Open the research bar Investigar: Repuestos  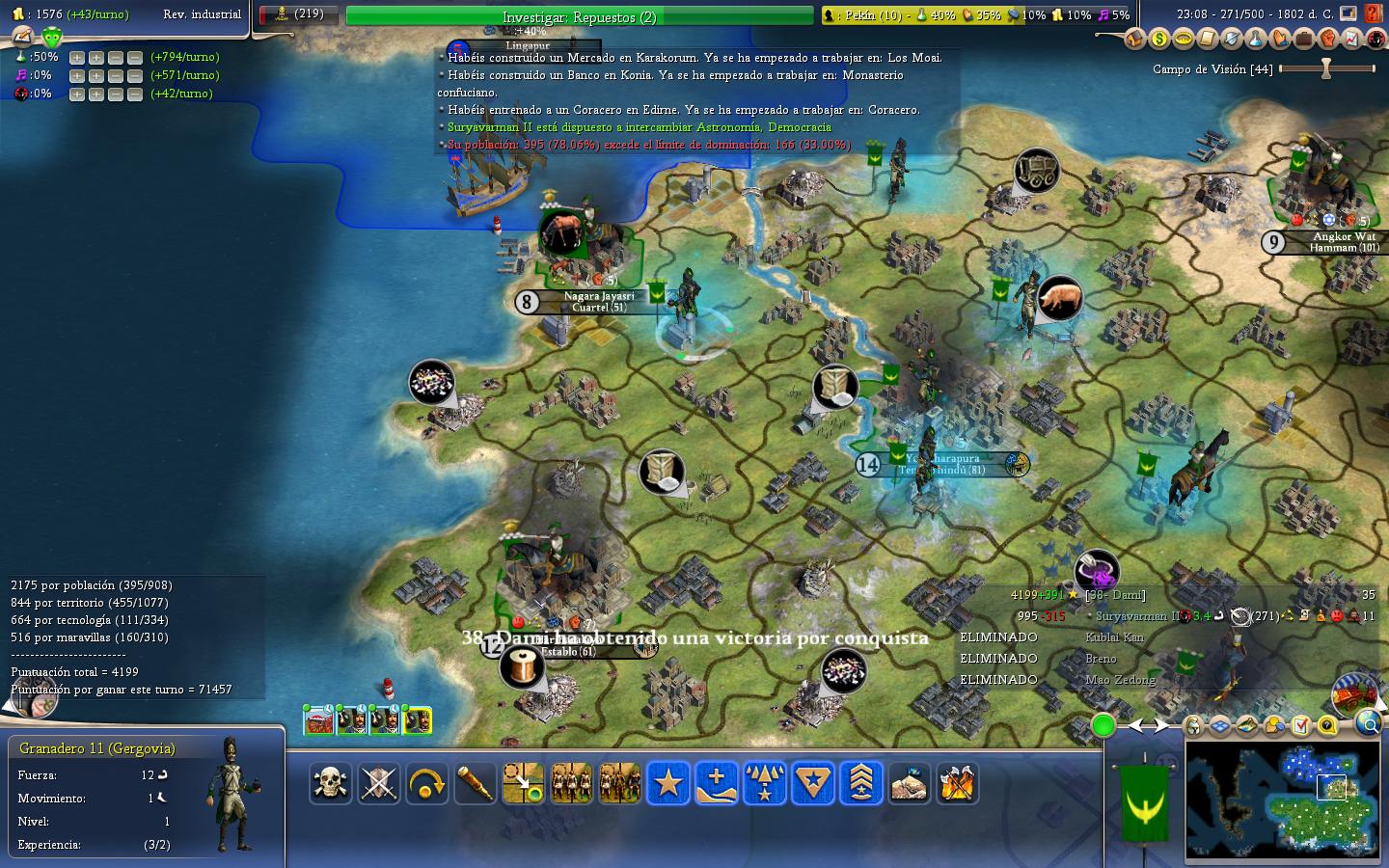(579, 16)
